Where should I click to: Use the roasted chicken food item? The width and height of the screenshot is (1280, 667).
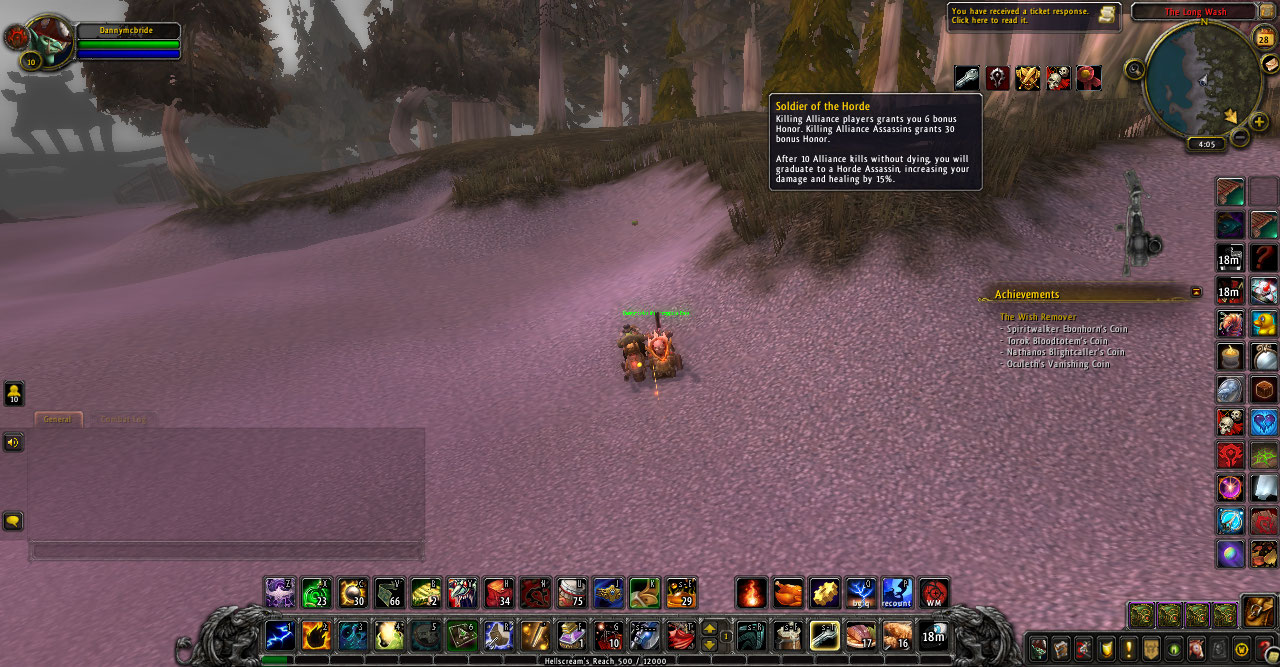coord(789,594)
